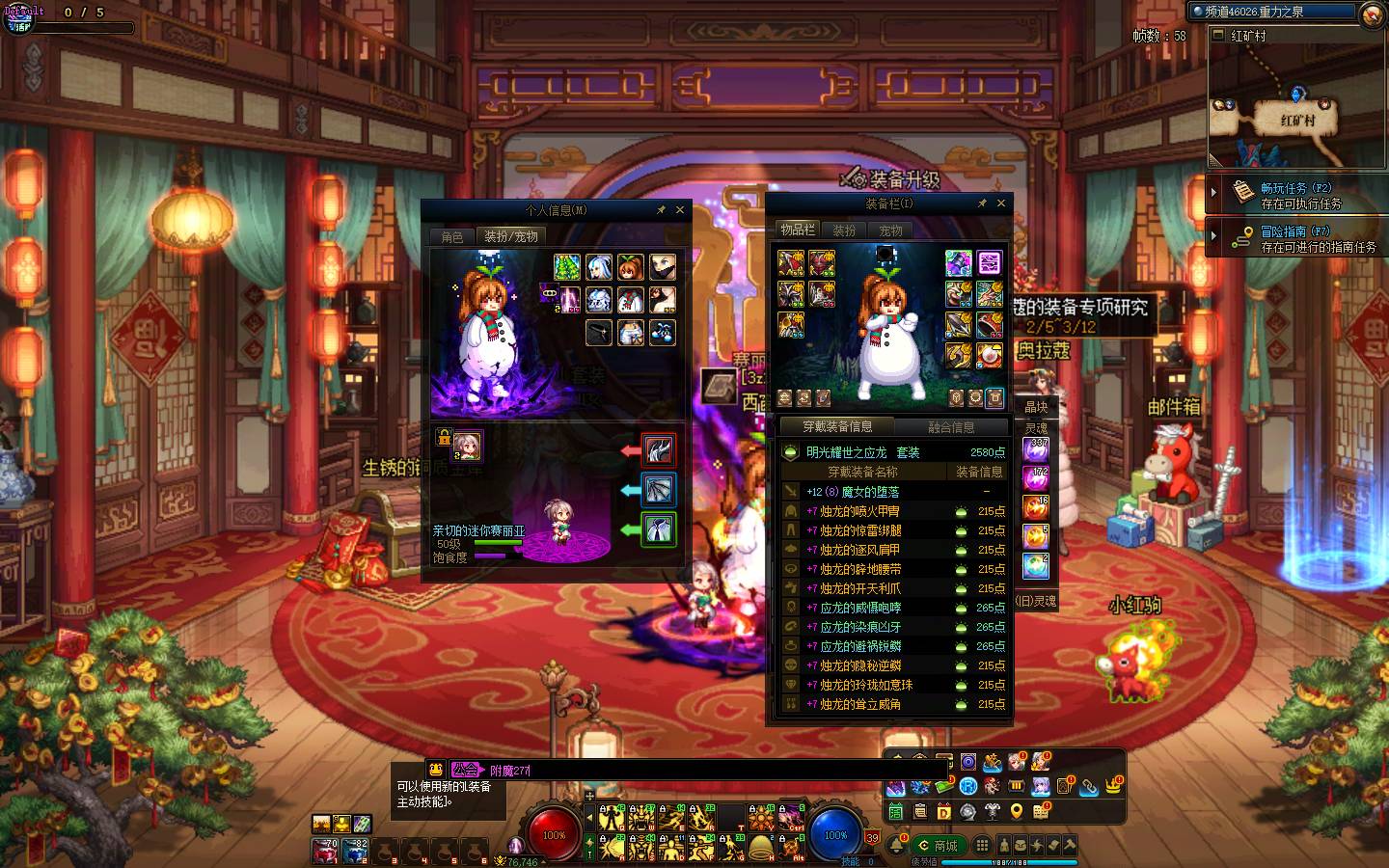Image resolution: width=1389 pixels, height=868 pixels.
Task: Select the 穿戴装备信息 worn equipment tab
Action: click(837, 426)
